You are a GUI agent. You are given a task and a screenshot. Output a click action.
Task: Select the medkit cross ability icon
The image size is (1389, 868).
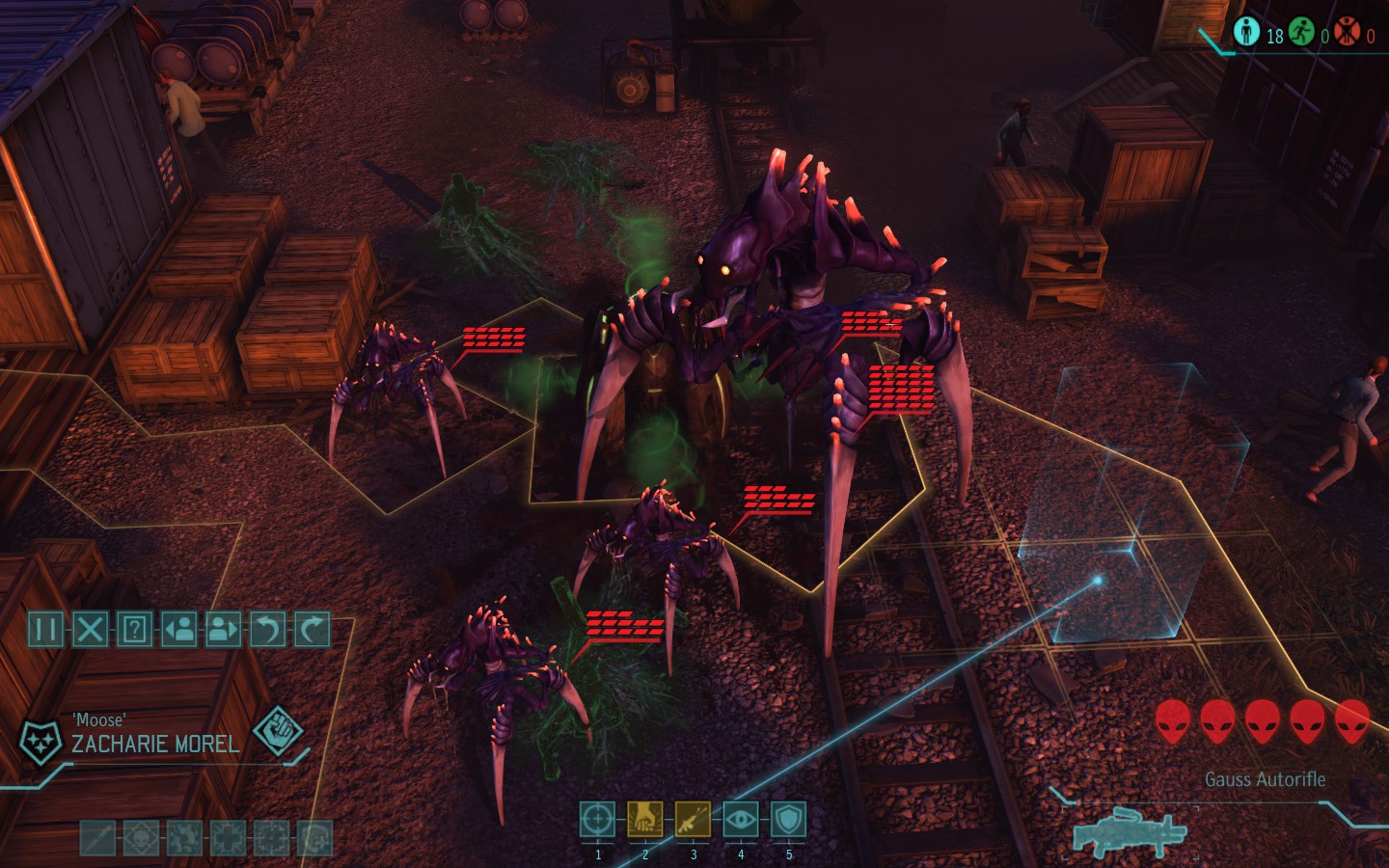coord(228,836)
